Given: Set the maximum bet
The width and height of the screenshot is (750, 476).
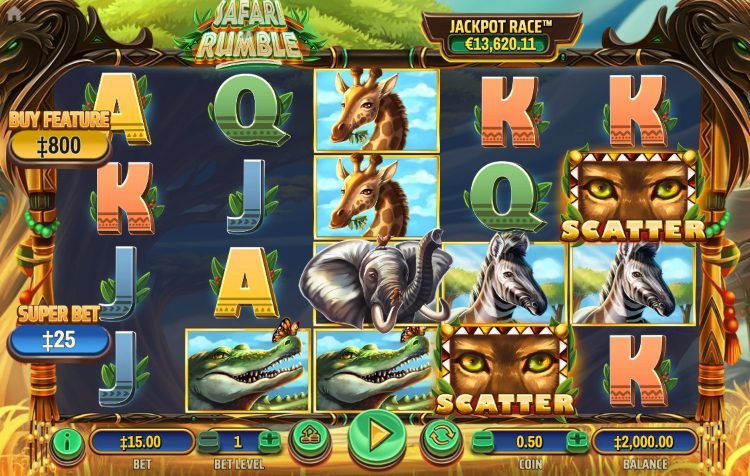Looking at the screenshot, I should pos(310,437).
